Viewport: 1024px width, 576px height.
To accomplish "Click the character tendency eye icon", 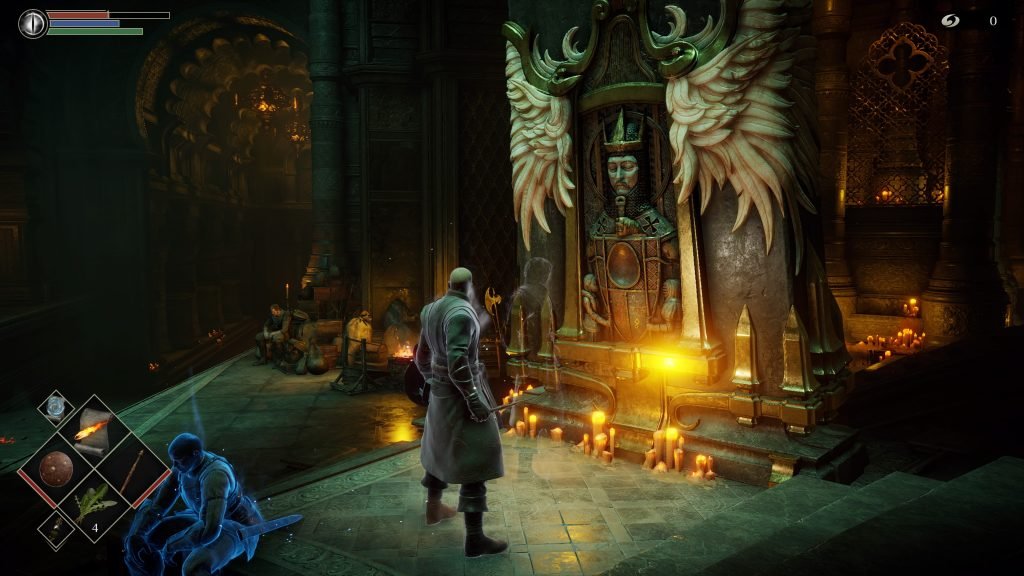I will tap(33, 23).
